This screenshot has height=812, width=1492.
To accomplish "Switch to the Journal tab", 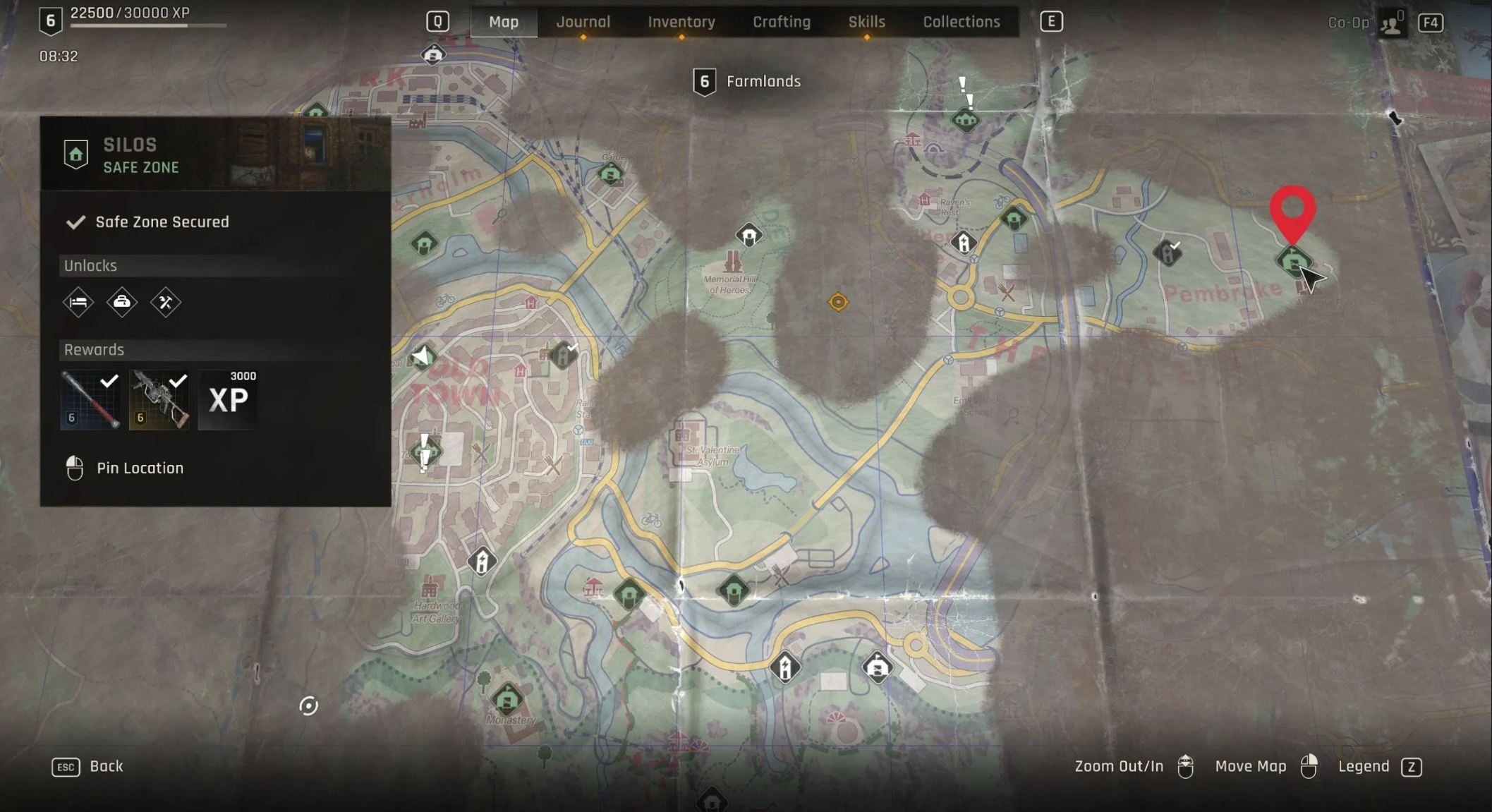I will pyautogui.click(x=583, y=22).
